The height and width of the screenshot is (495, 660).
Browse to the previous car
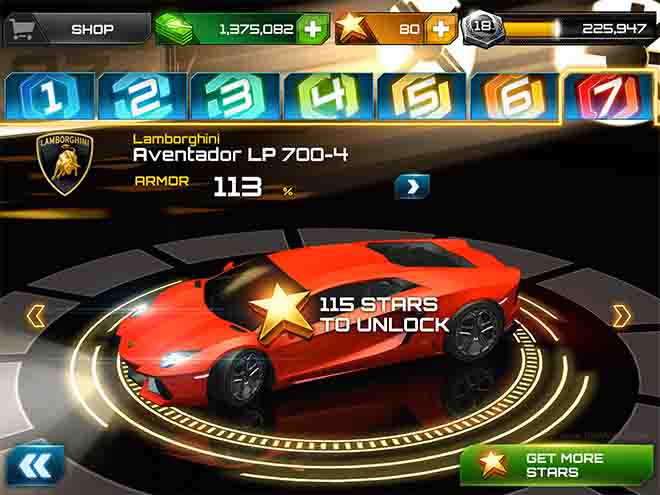coord(36,317)
